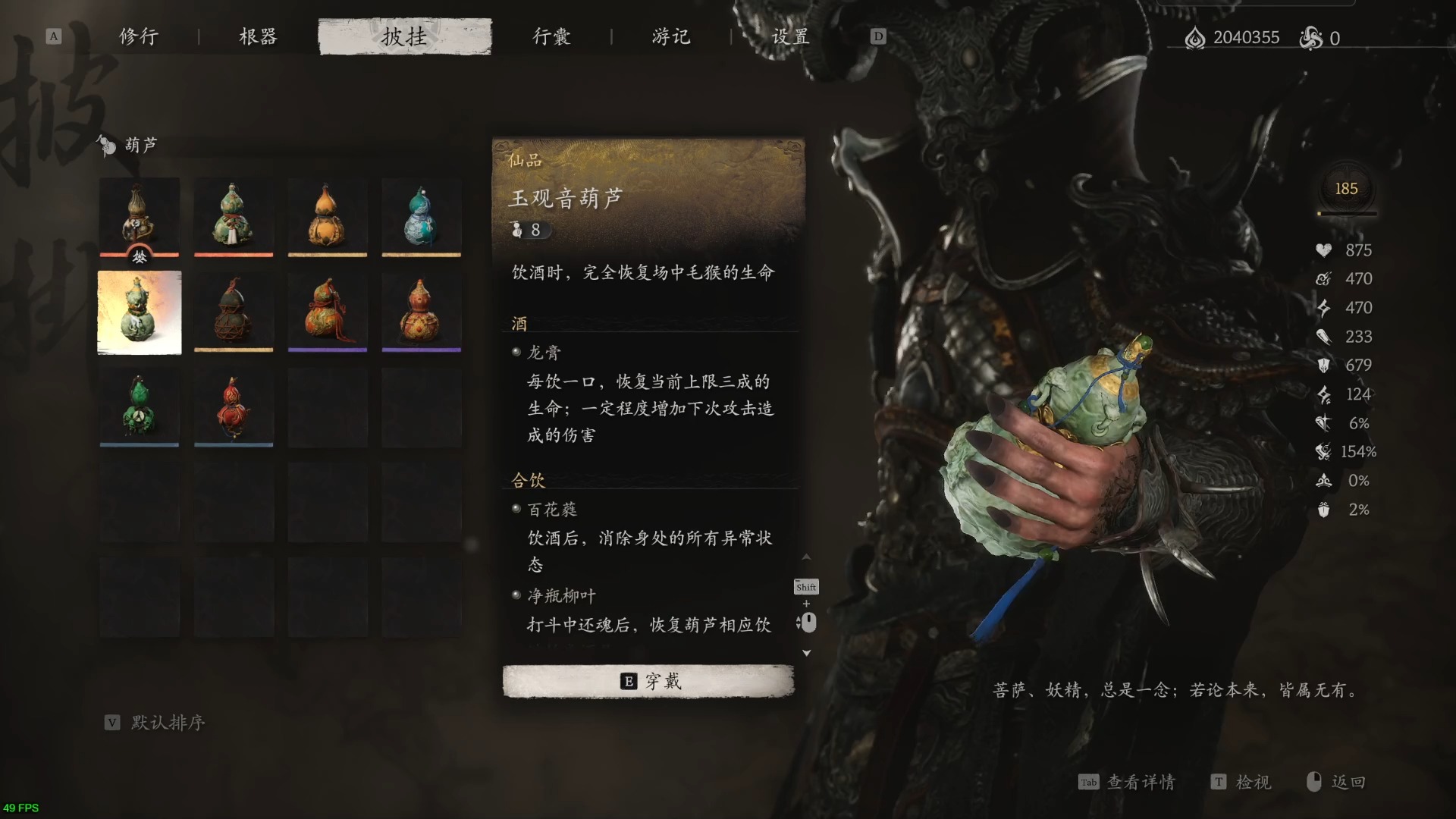Open the 游记 tab
1456x819 pixels.
pos(669,36)
